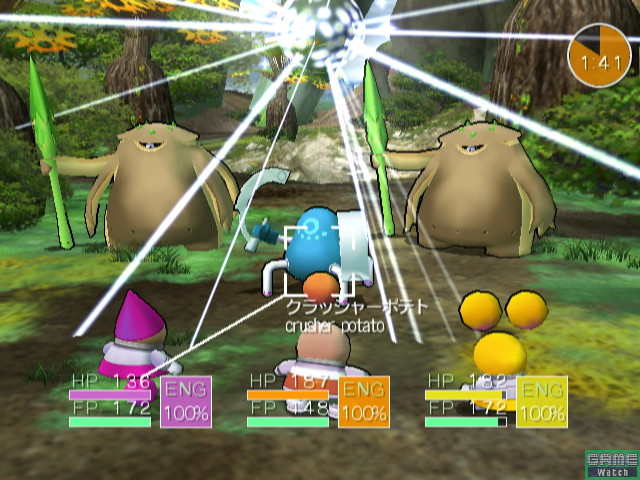
Task: Target the crusher potato inside the reticle
Action: point(320,258)
